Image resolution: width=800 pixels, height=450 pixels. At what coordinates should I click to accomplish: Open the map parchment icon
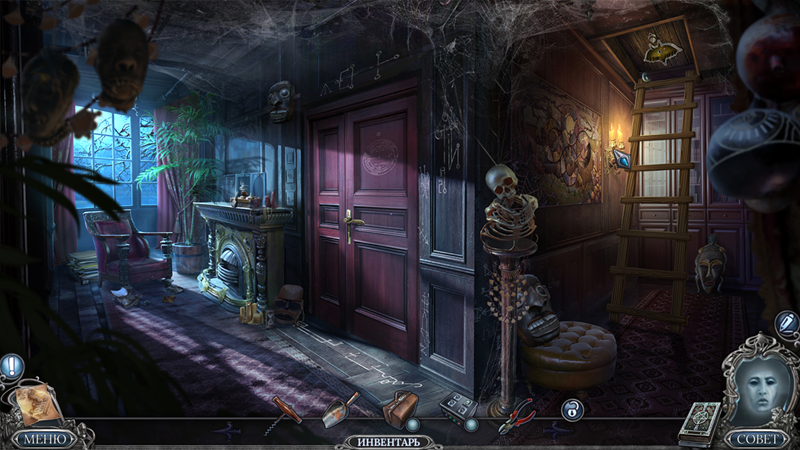(36, 402)
